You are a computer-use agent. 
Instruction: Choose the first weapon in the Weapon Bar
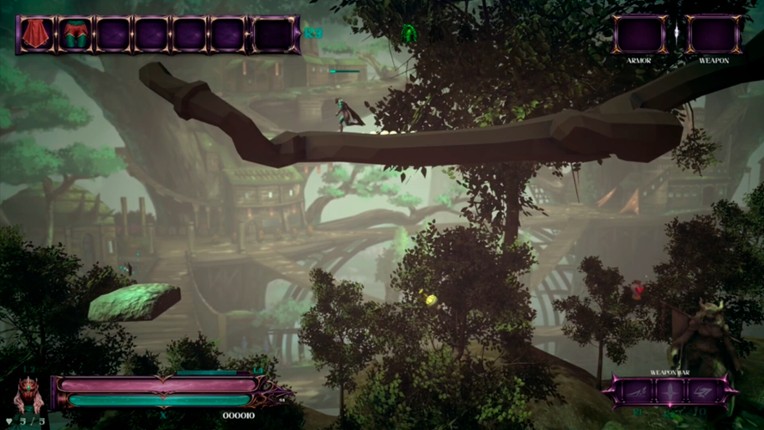click(636, 391)
